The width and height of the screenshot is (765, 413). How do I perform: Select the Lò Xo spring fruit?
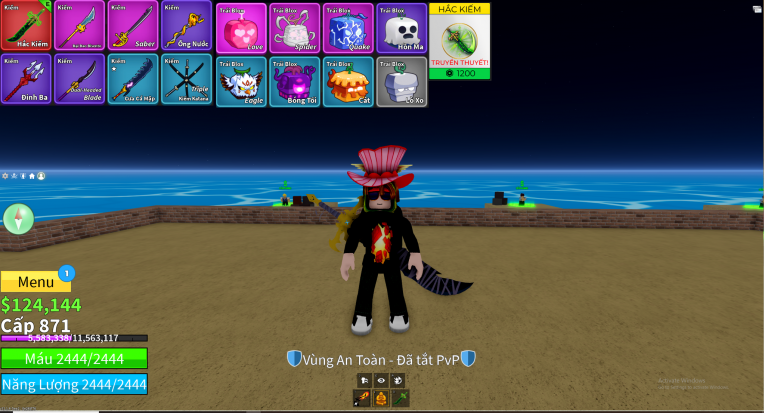(x=402, y=81)
